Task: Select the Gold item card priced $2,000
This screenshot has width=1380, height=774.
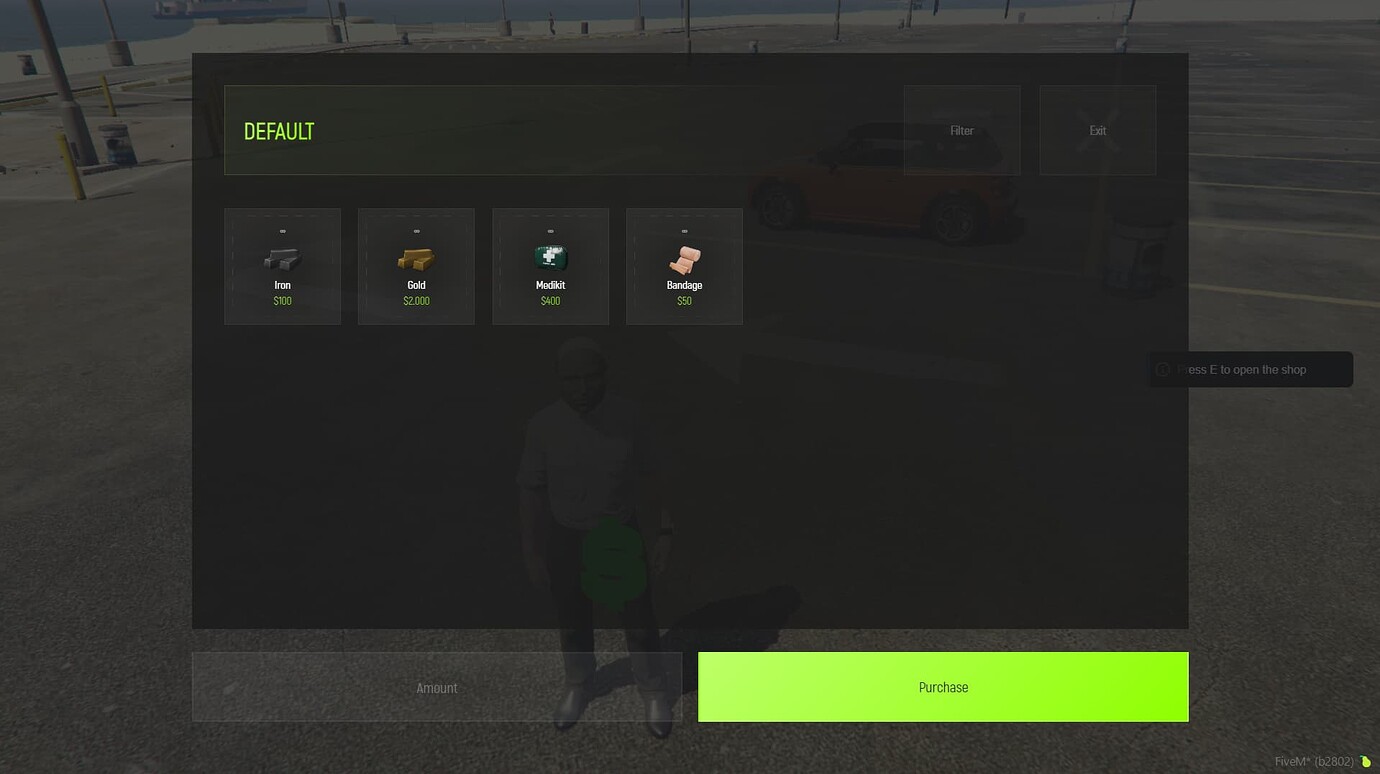Action: 416,265
